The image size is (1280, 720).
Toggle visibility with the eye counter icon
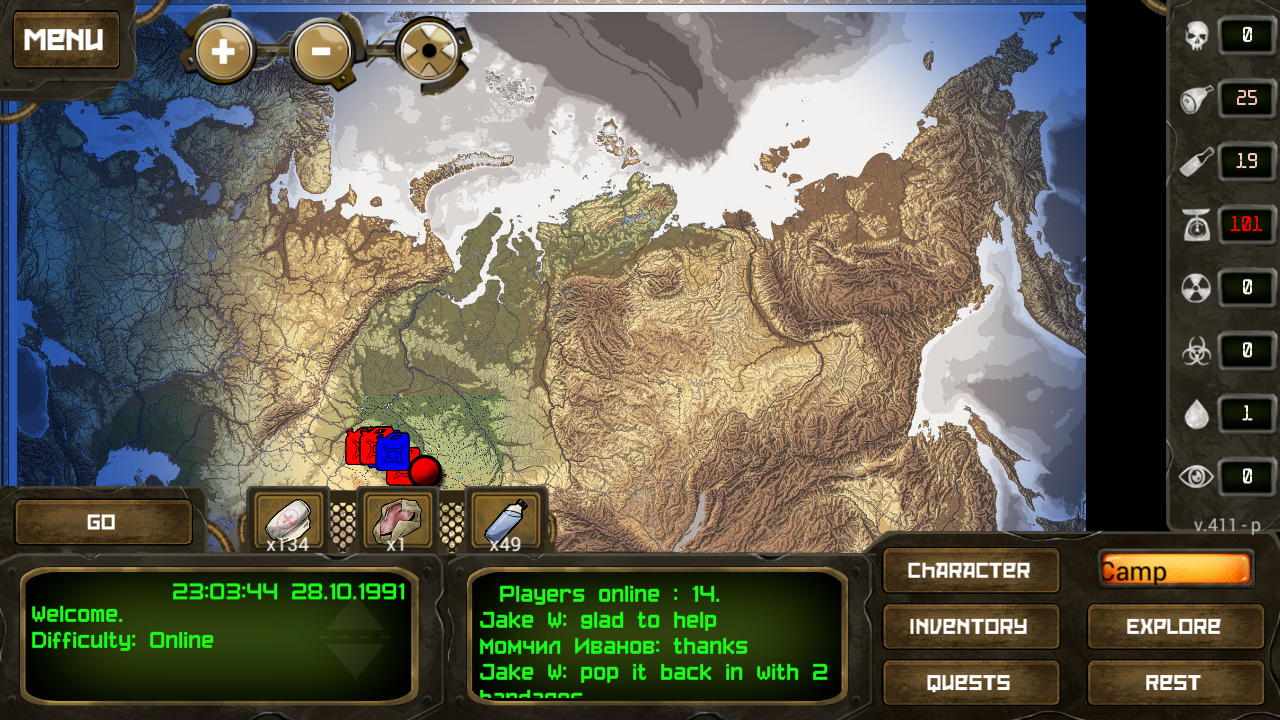click(1196, 477)
